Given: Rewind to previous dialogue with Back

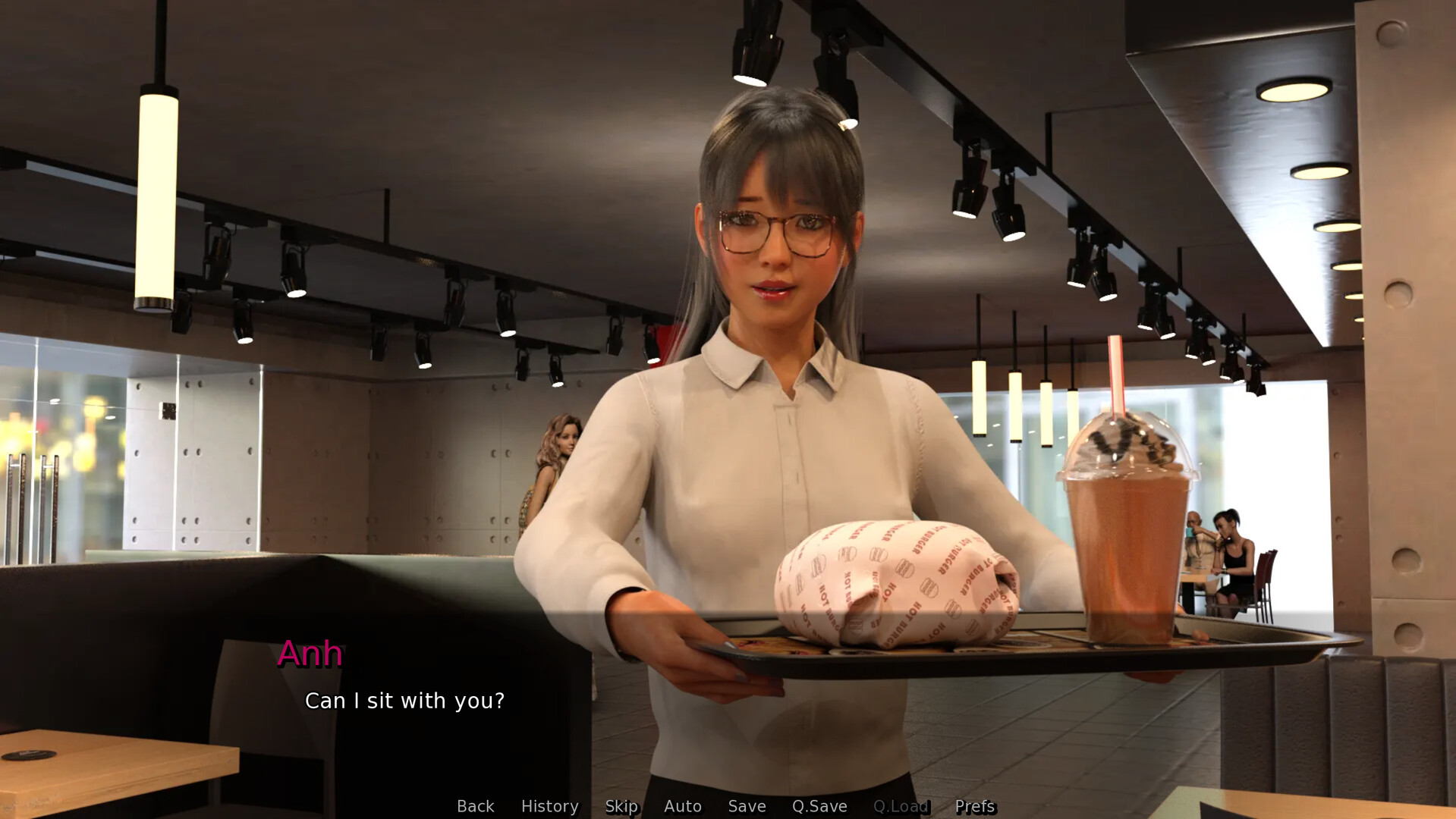Looking at the screenshot, I should click(475, 806).
